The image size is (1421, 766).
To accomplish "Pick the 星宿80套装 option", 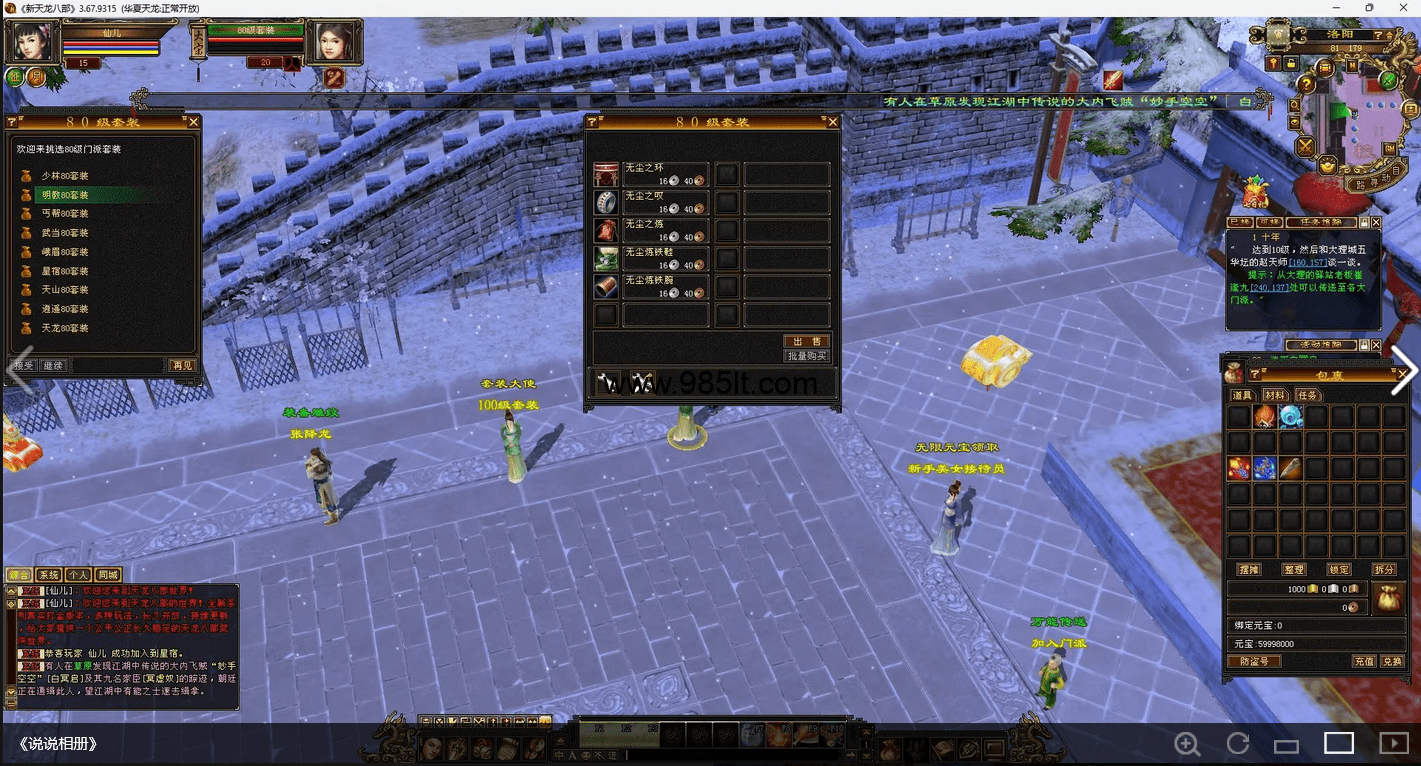I will coord(65,271).
